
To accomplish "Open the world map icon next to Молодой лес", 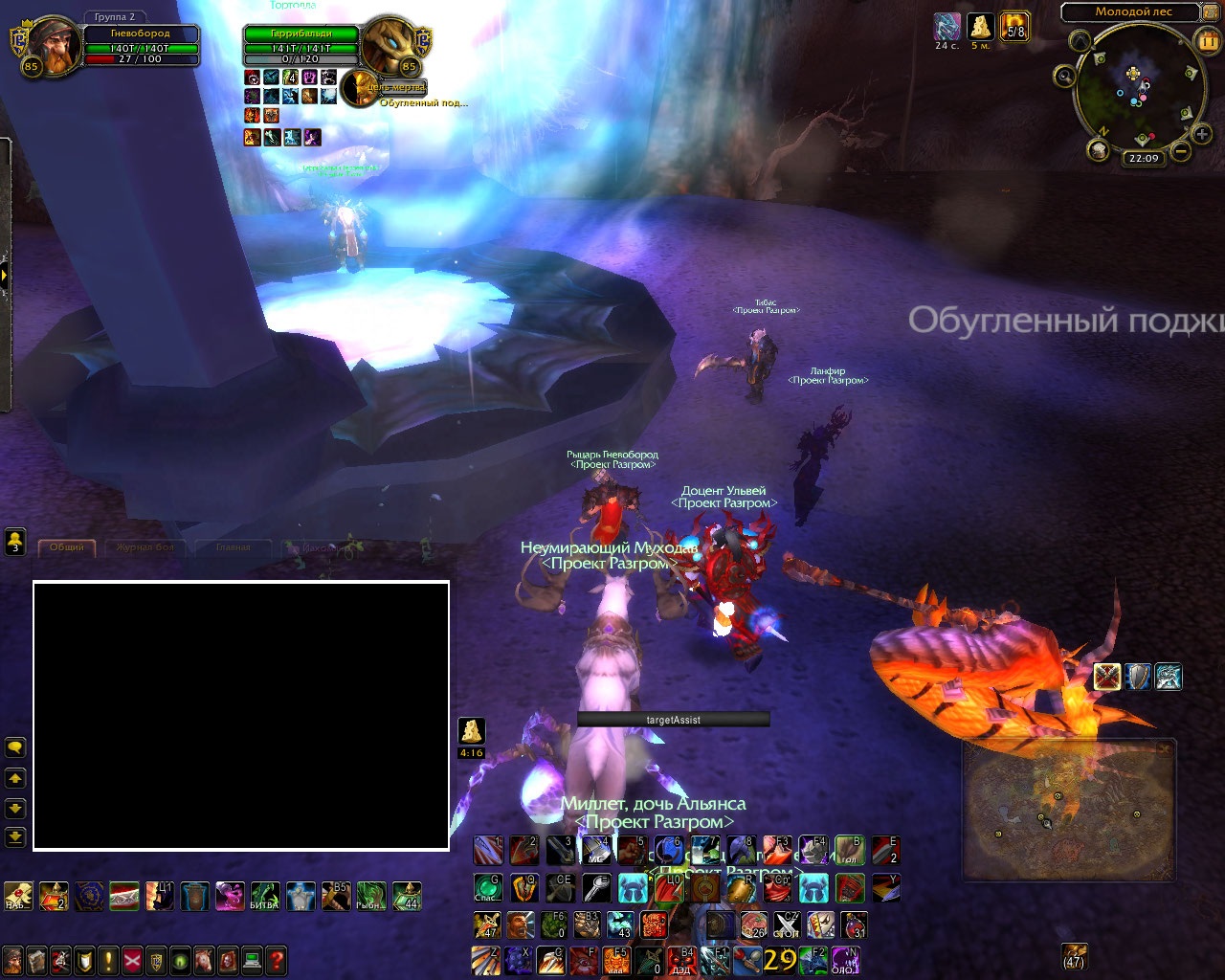I will [x=1211, y=12].
